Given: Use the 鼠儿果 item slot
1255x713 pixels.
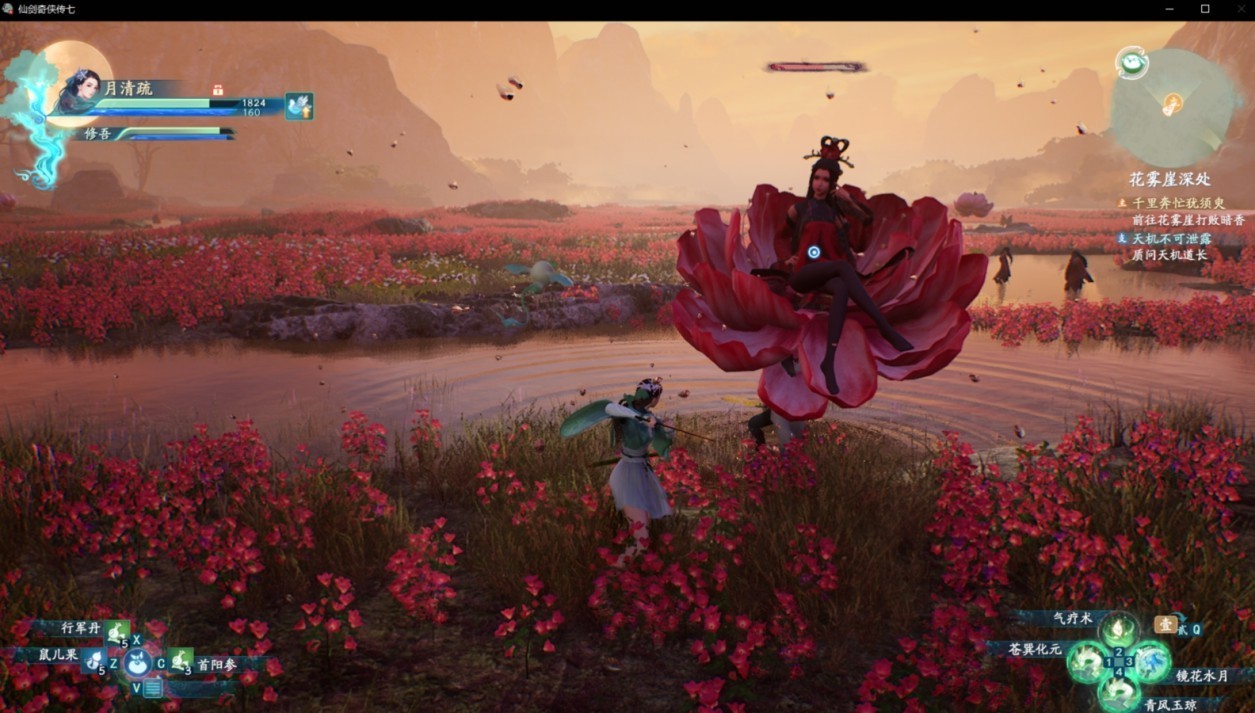Looking at the screenshot, I should [94, 660].
